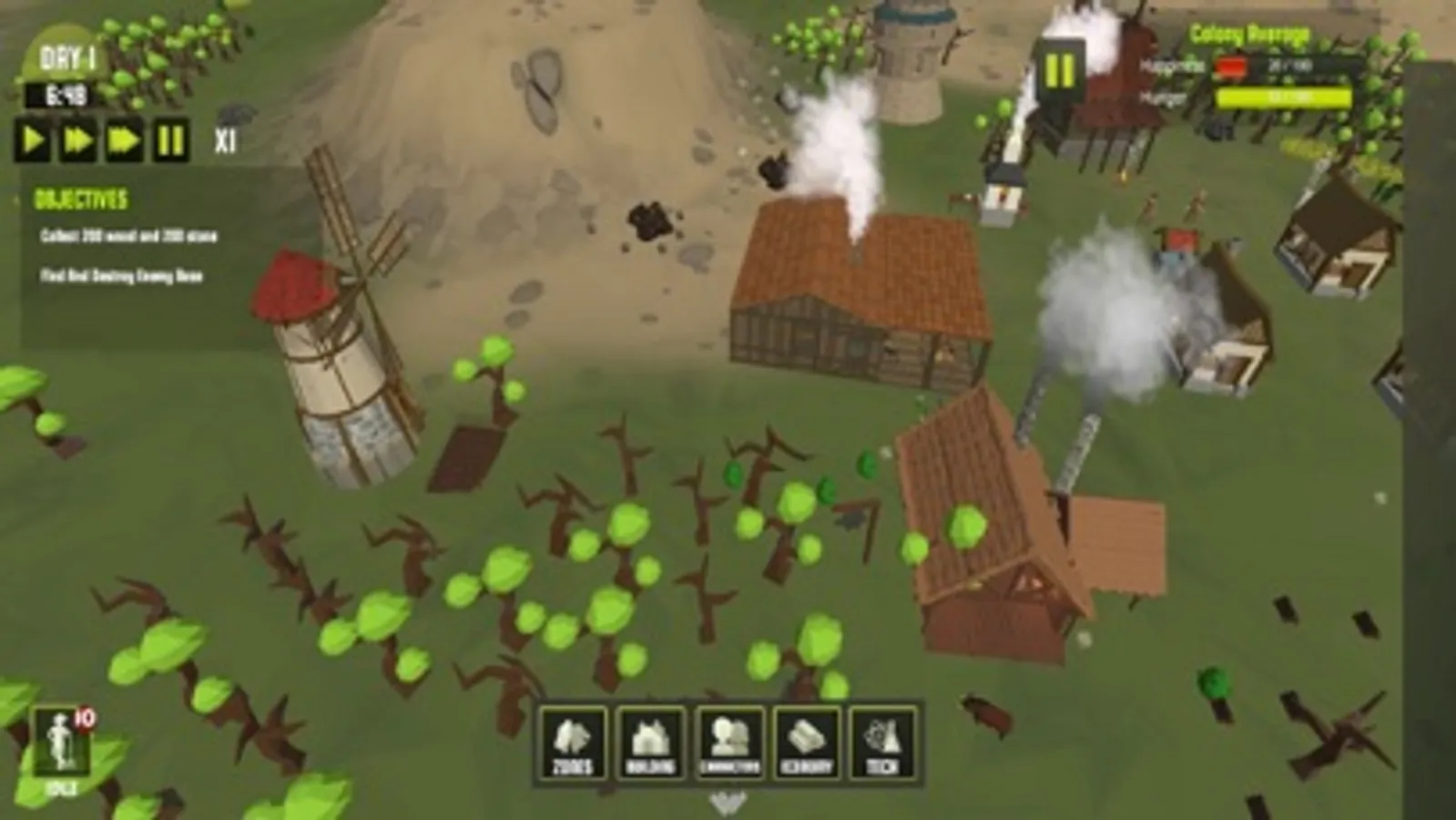Expand the bottom menu via down arrow

(x=728, y=804)
